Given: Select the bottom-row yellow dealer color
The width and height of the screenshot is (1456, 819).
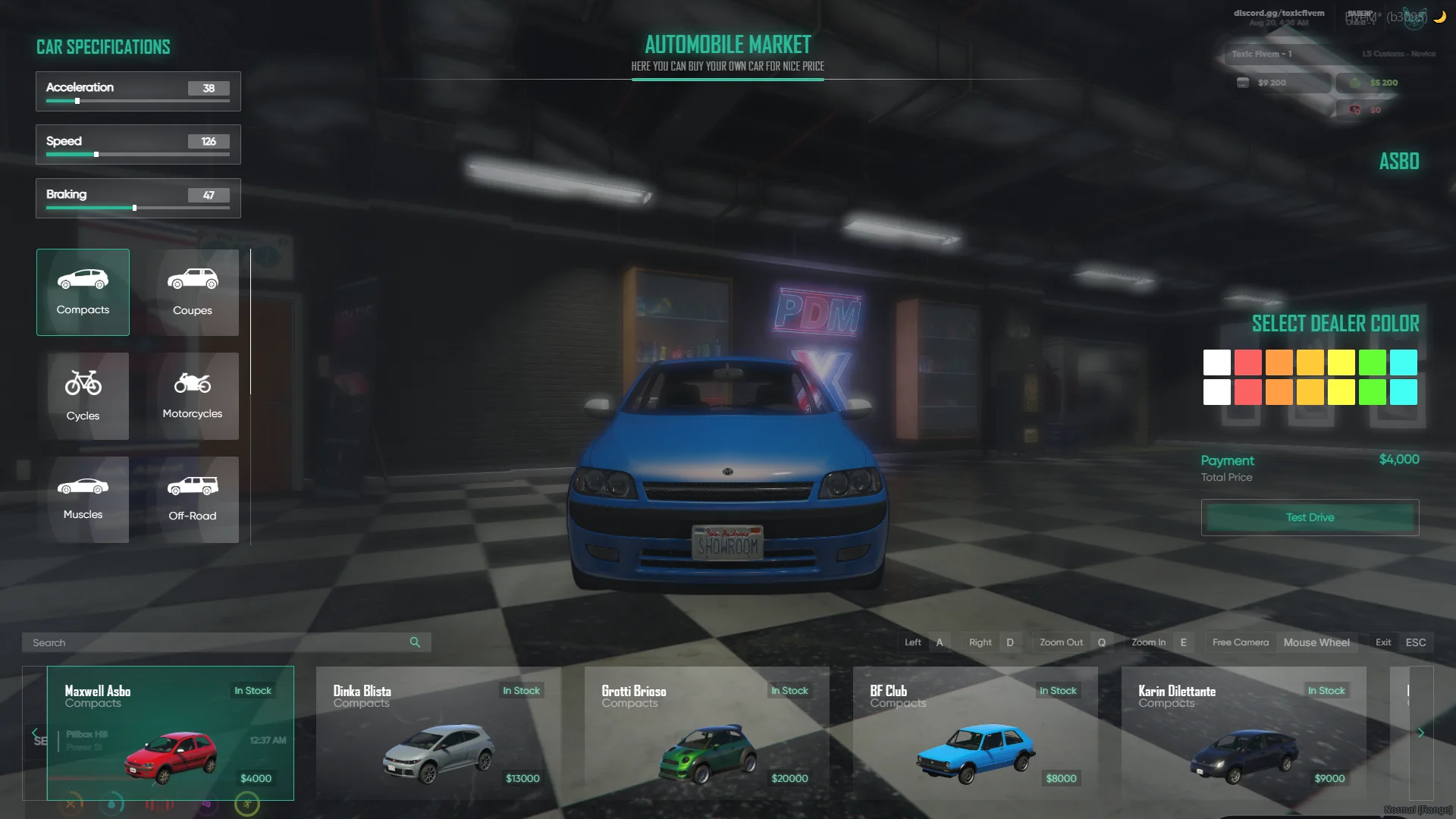Looking at the screenshot, I should 1341,392.
